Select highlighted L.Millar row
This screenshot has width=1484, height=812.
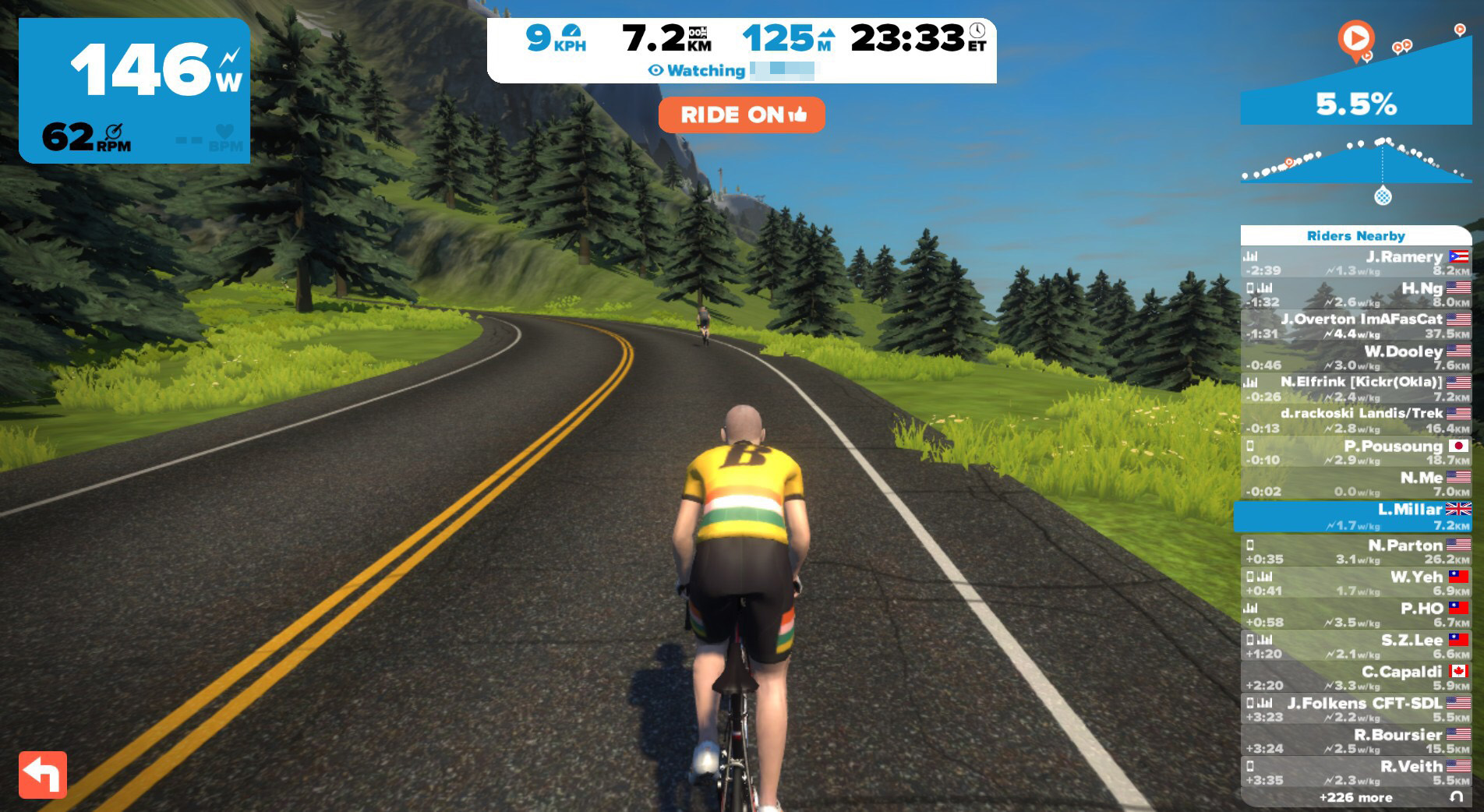1355,517
